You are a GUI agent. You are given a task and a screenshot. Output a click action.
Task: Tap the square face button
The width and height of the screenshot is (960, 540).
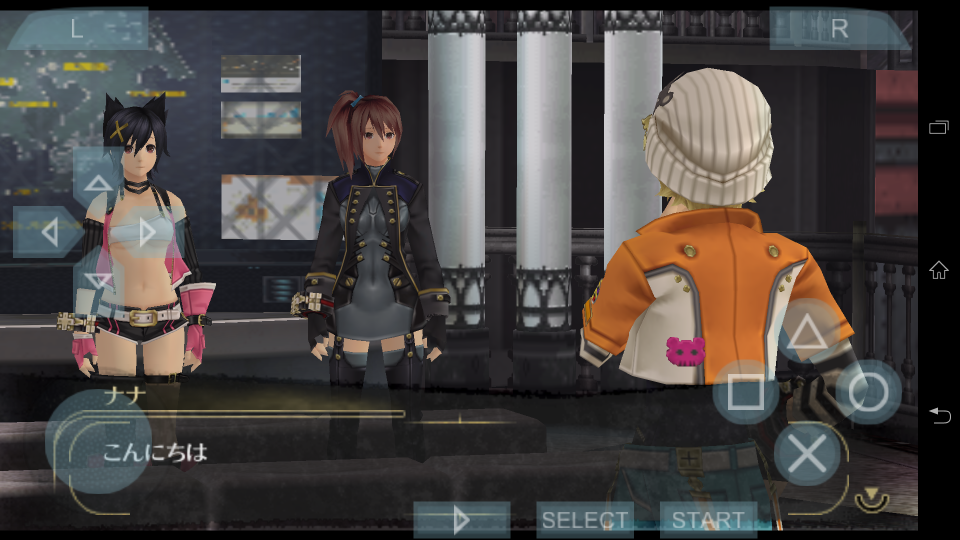click(x=746, y=393)
